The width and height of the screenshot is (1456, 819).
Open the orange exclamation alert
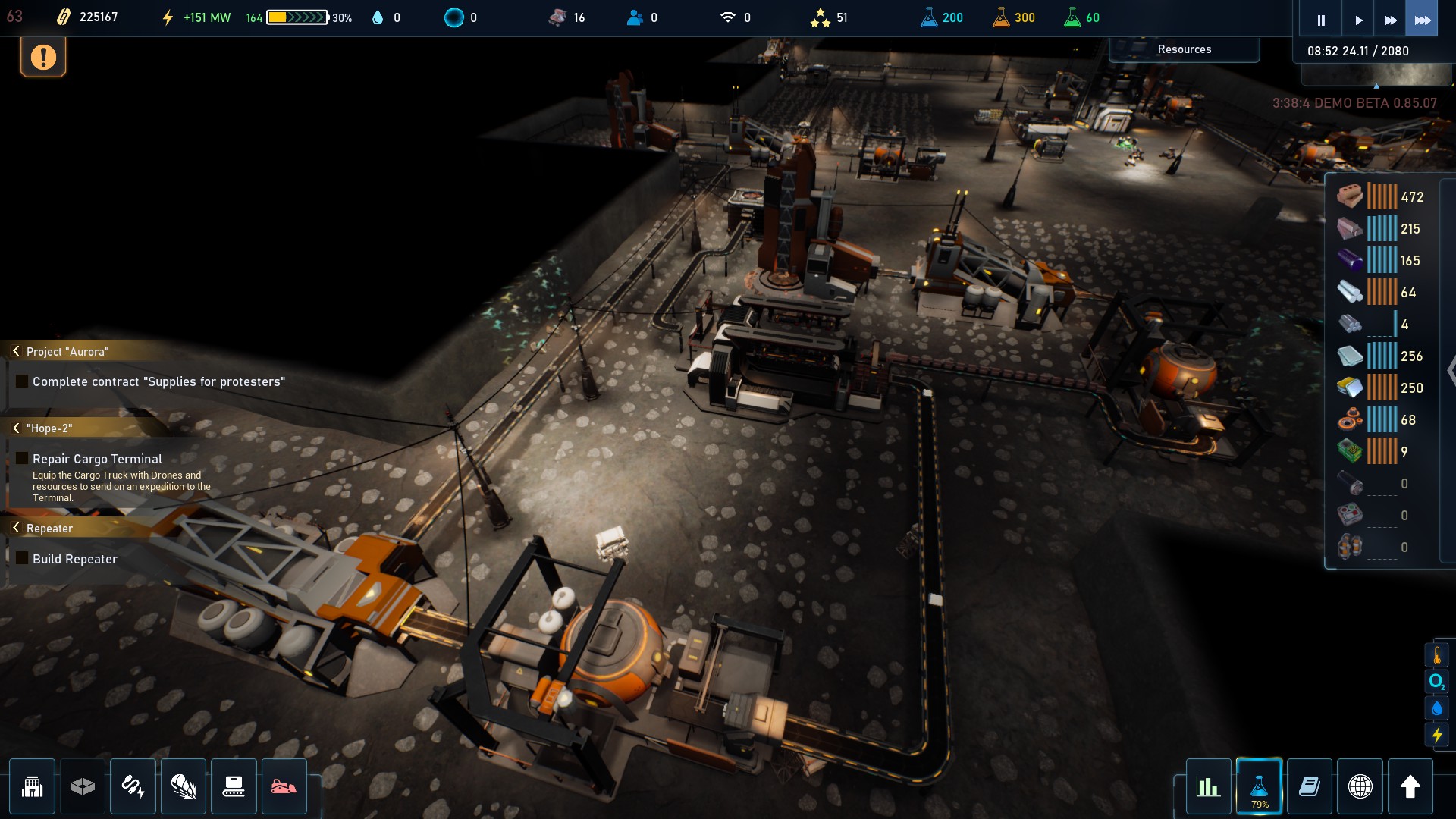click(x=43, y=58)
